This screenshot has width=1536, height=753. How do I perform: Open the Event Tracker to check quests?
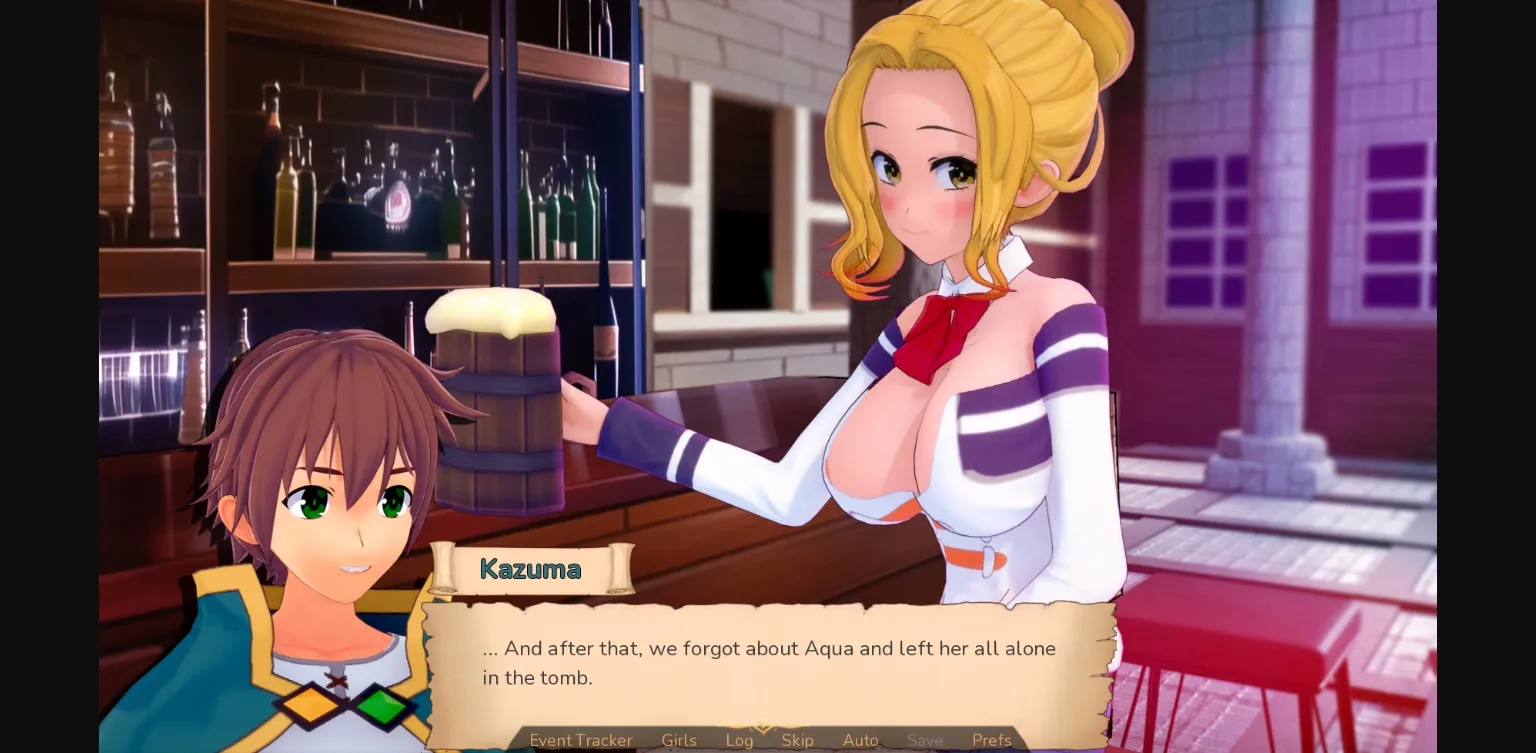tap(581, 740)
